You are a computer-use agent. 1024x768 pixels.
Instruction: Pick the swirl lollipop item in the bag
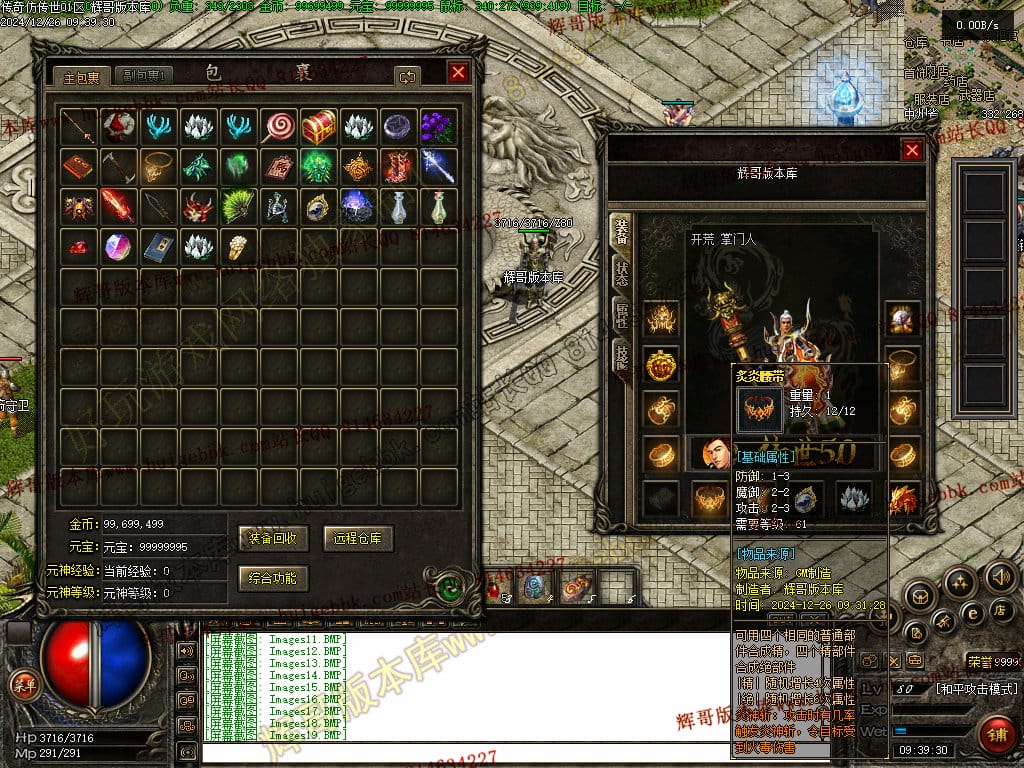pyautogui.click(x=278, y=126)
